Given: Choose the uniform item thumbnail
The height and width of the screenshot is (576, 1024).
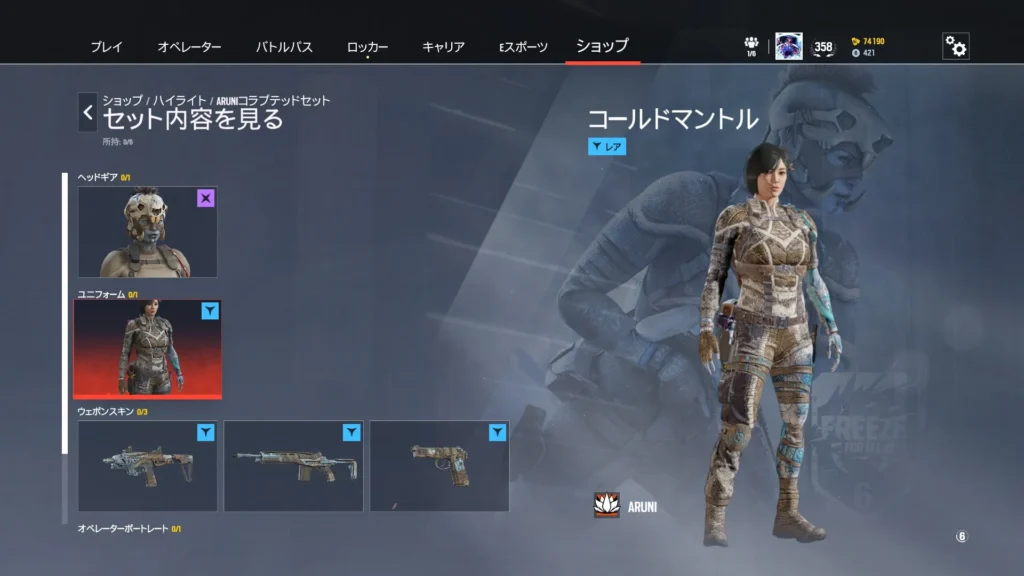Looking at the screenshot, I should pyautogui.click(x=148, y=348).
